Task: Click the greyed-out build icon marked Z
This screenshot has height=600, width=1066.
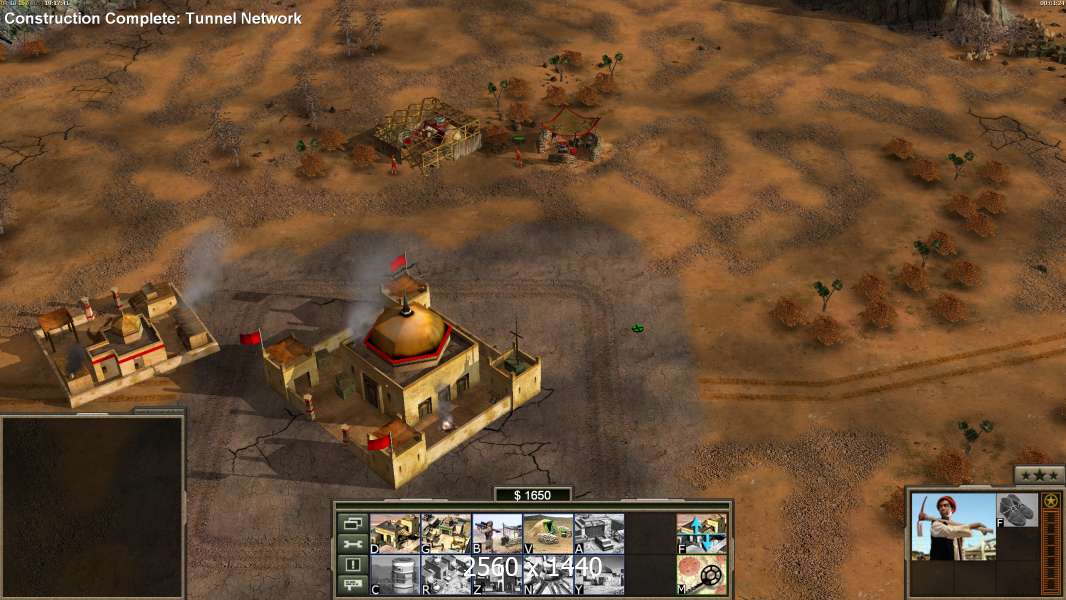Action: point(497,574)
